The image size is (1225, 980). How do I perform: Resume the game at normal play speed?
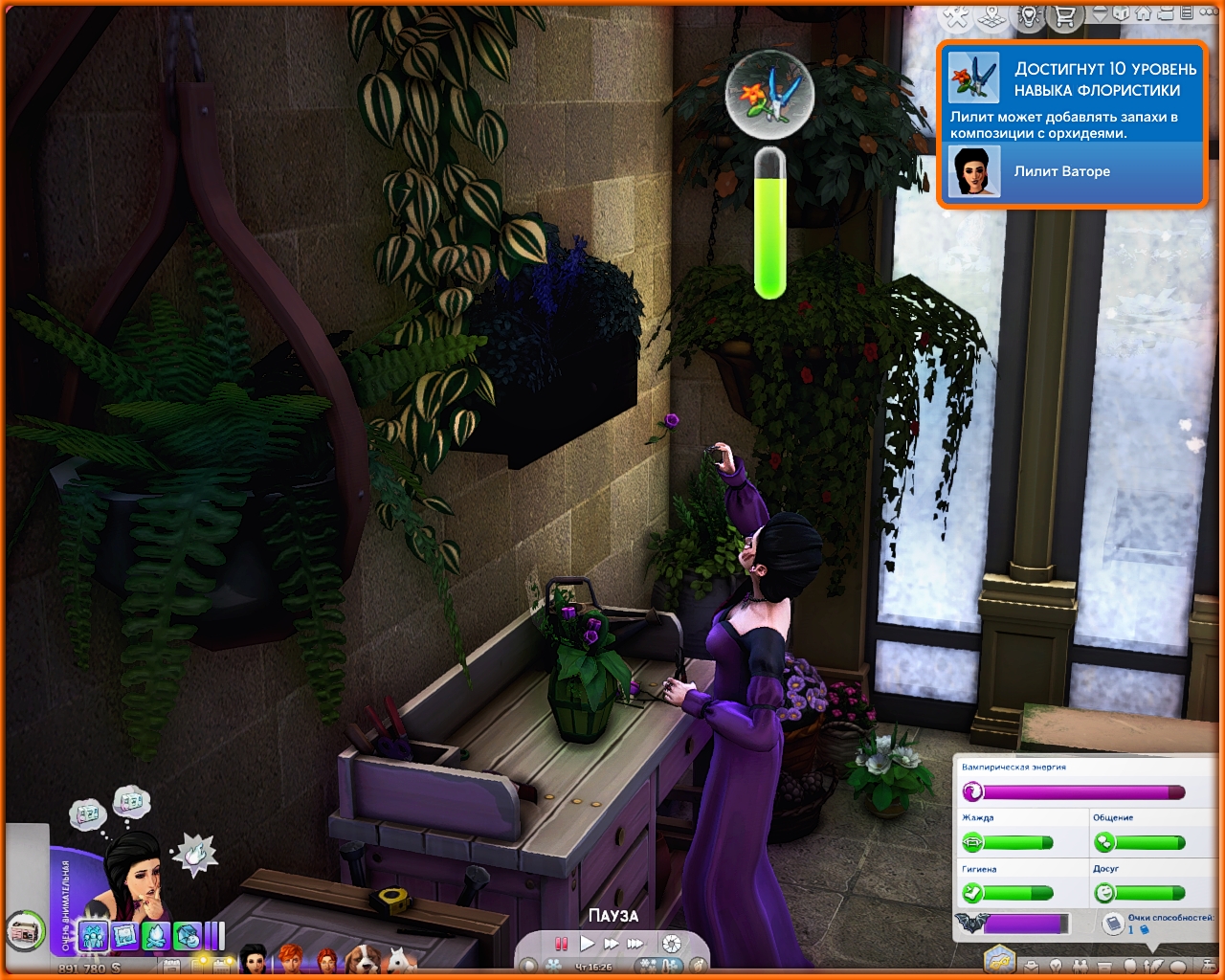[x=587, y=944]
